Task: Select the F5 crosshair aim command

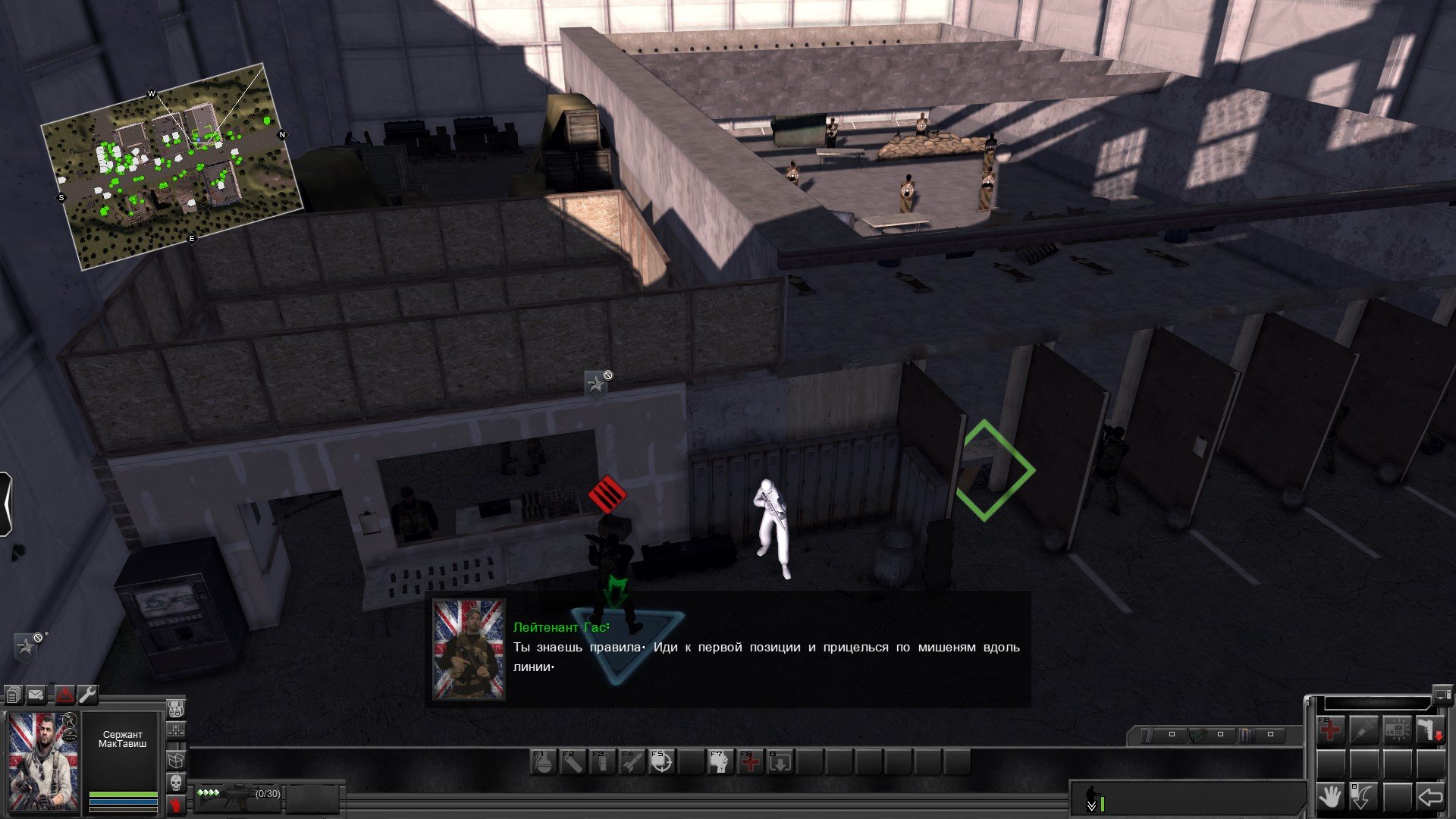Action: 661,761
